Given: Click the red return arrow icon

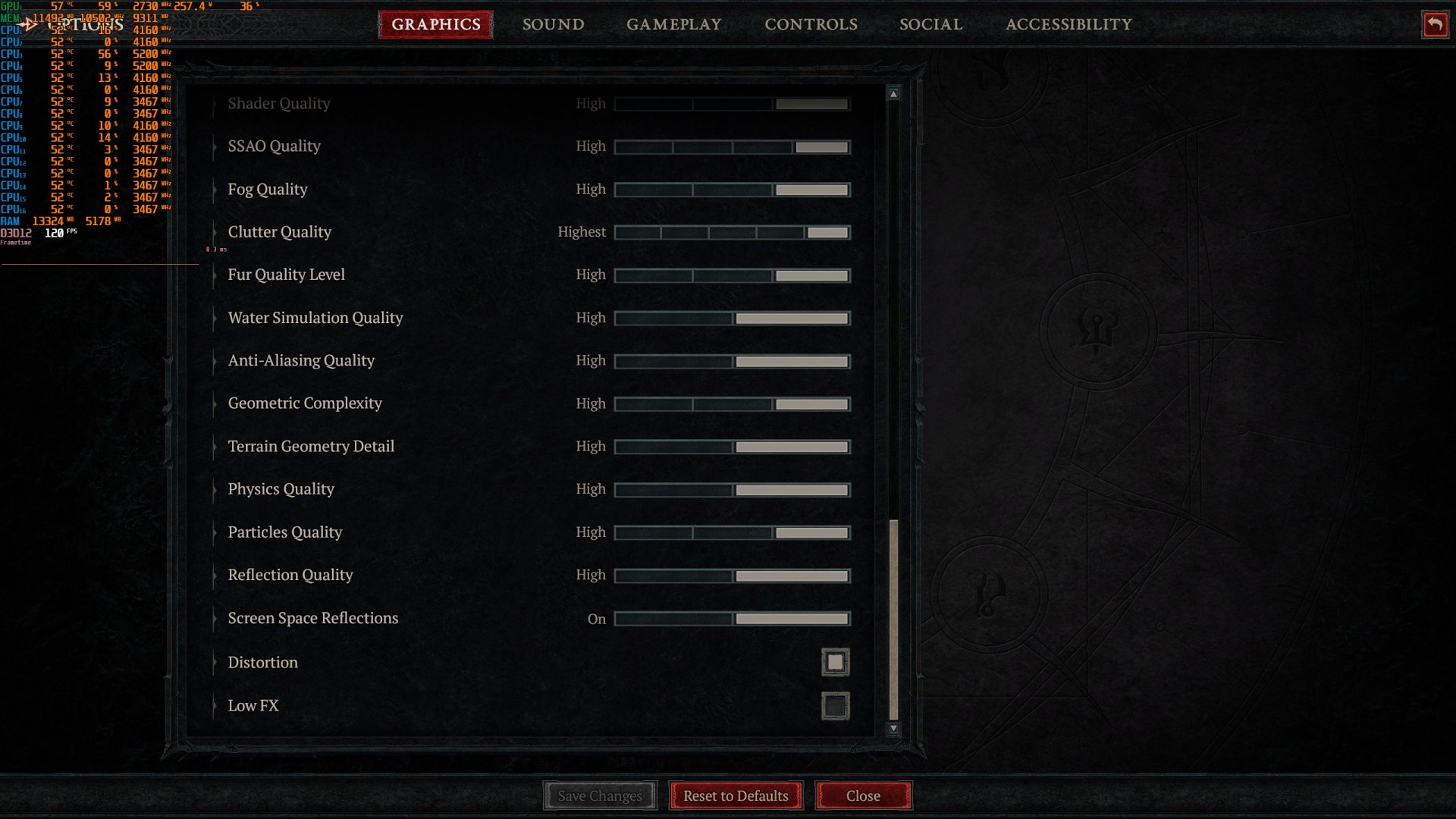Looking at the screenshot, I should [1434, 24].
